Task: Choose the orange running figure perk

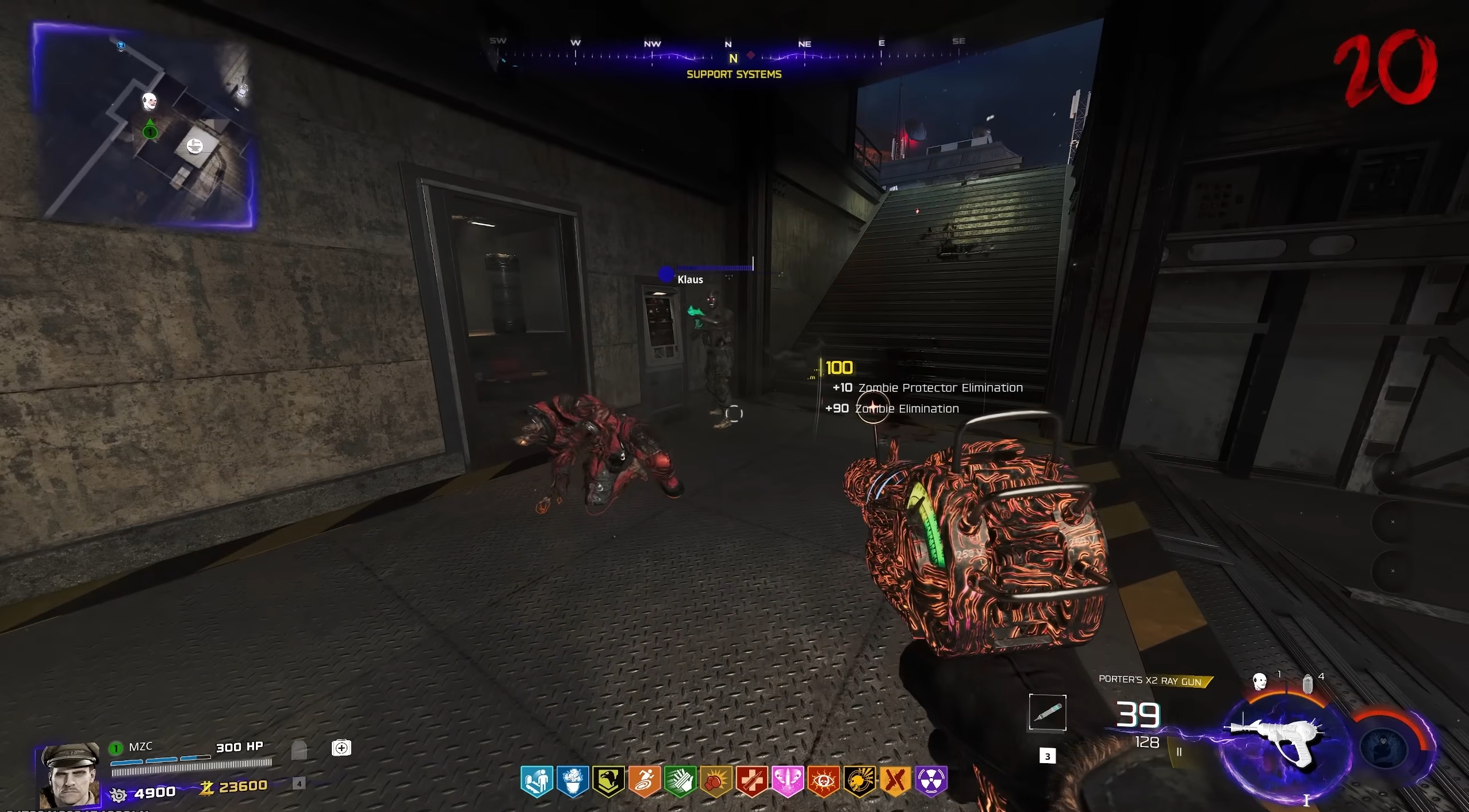Action: coord(644,781)
